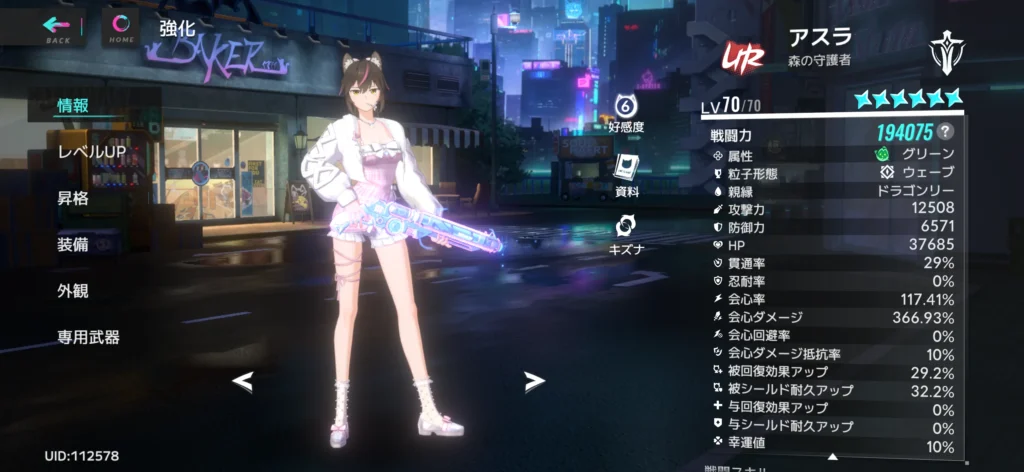Select the 情報 tab
The width and height of the screenshot is (1024, 472).
click(73, 106)
